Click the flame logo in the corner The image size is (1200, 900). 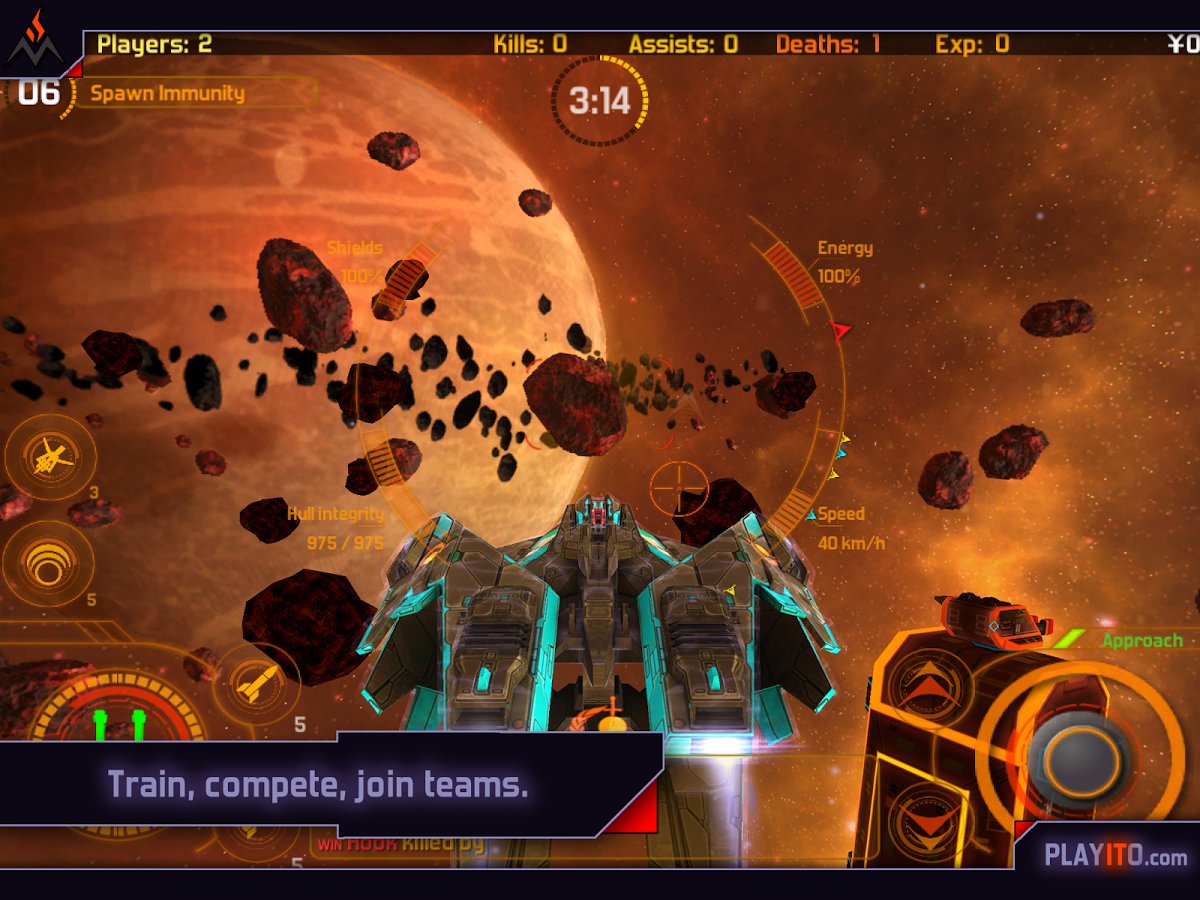click(x=35, y=40)
